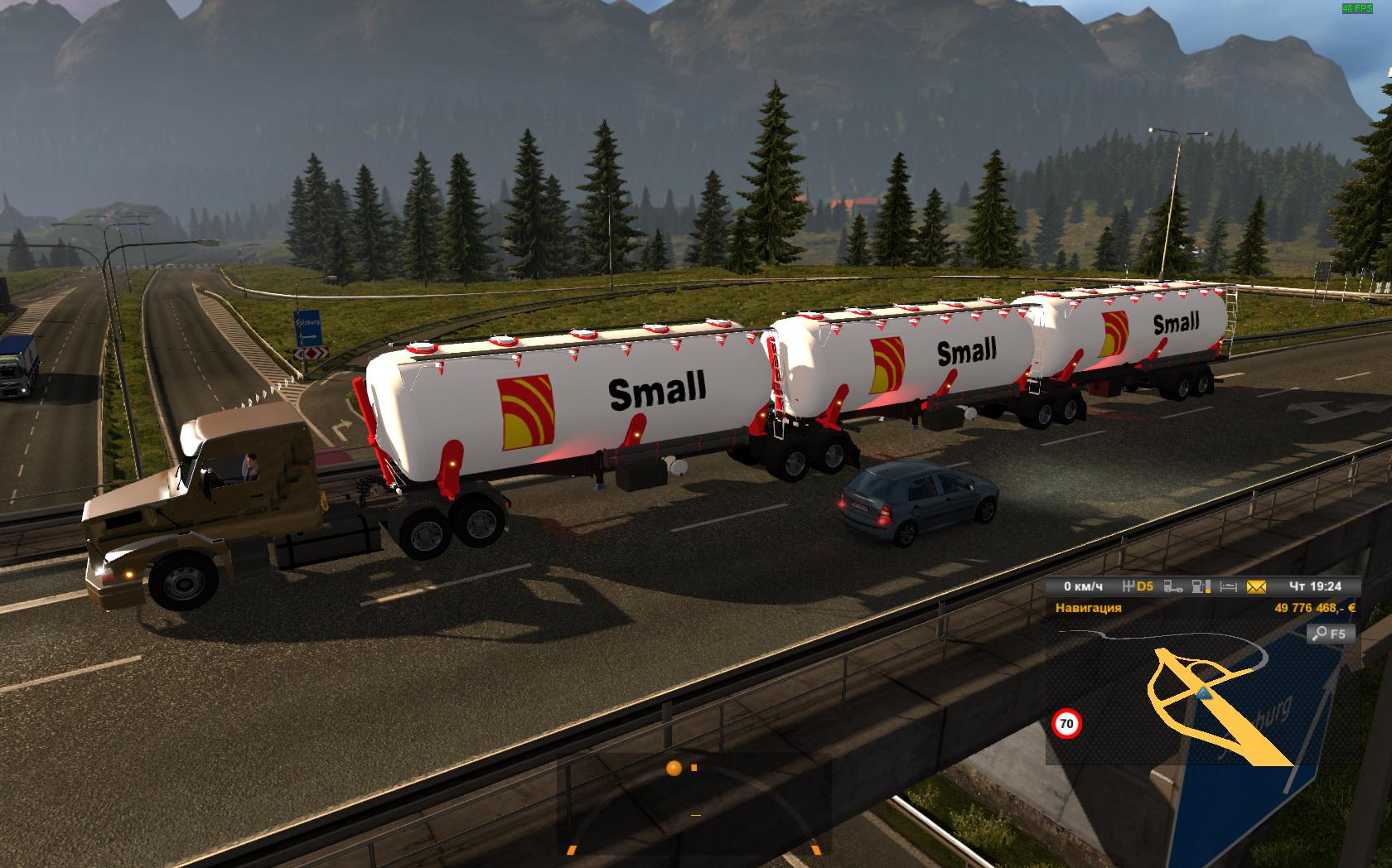
Task: Select the truck damage indicator icon
Action: [x=1172, y=586]
